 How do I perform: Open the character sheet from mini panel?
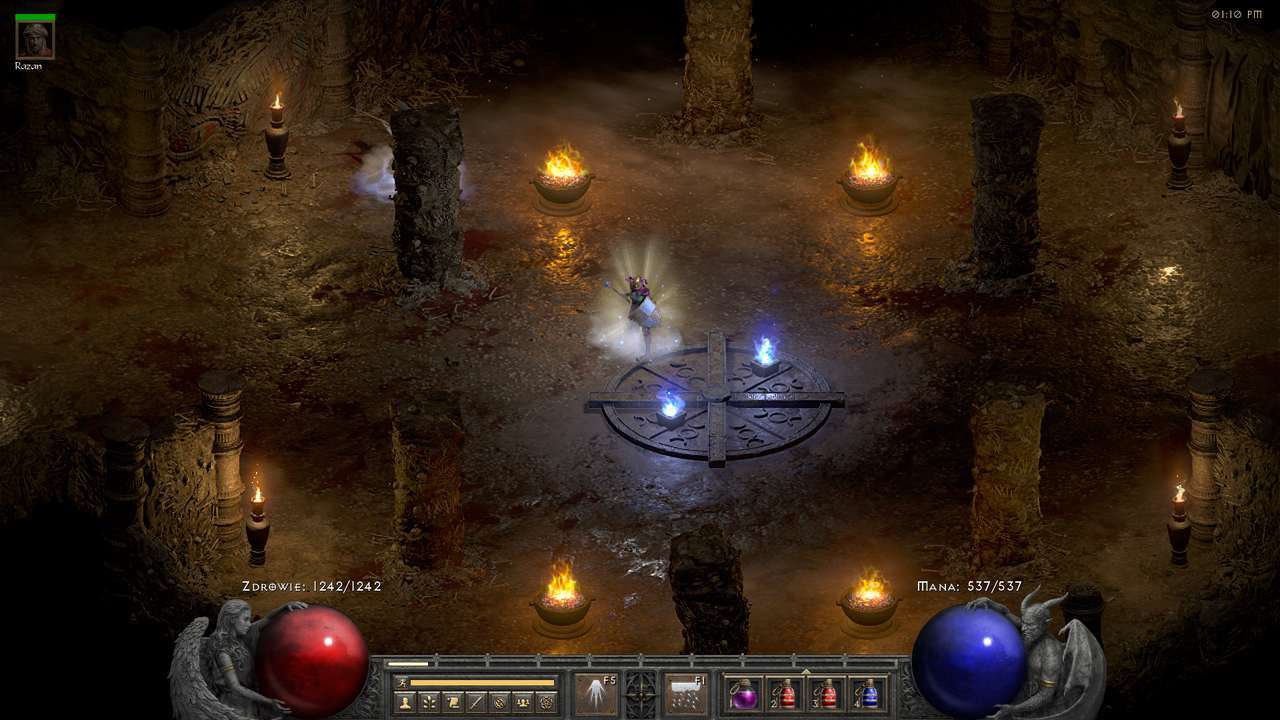[x=405, y=702]
